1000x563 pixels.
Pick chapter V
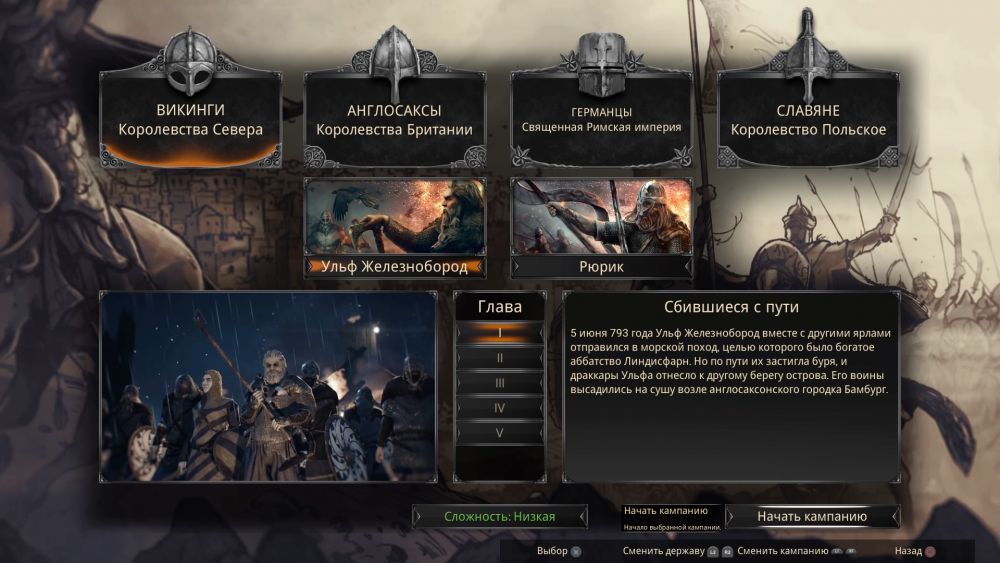tap(500, 432)
